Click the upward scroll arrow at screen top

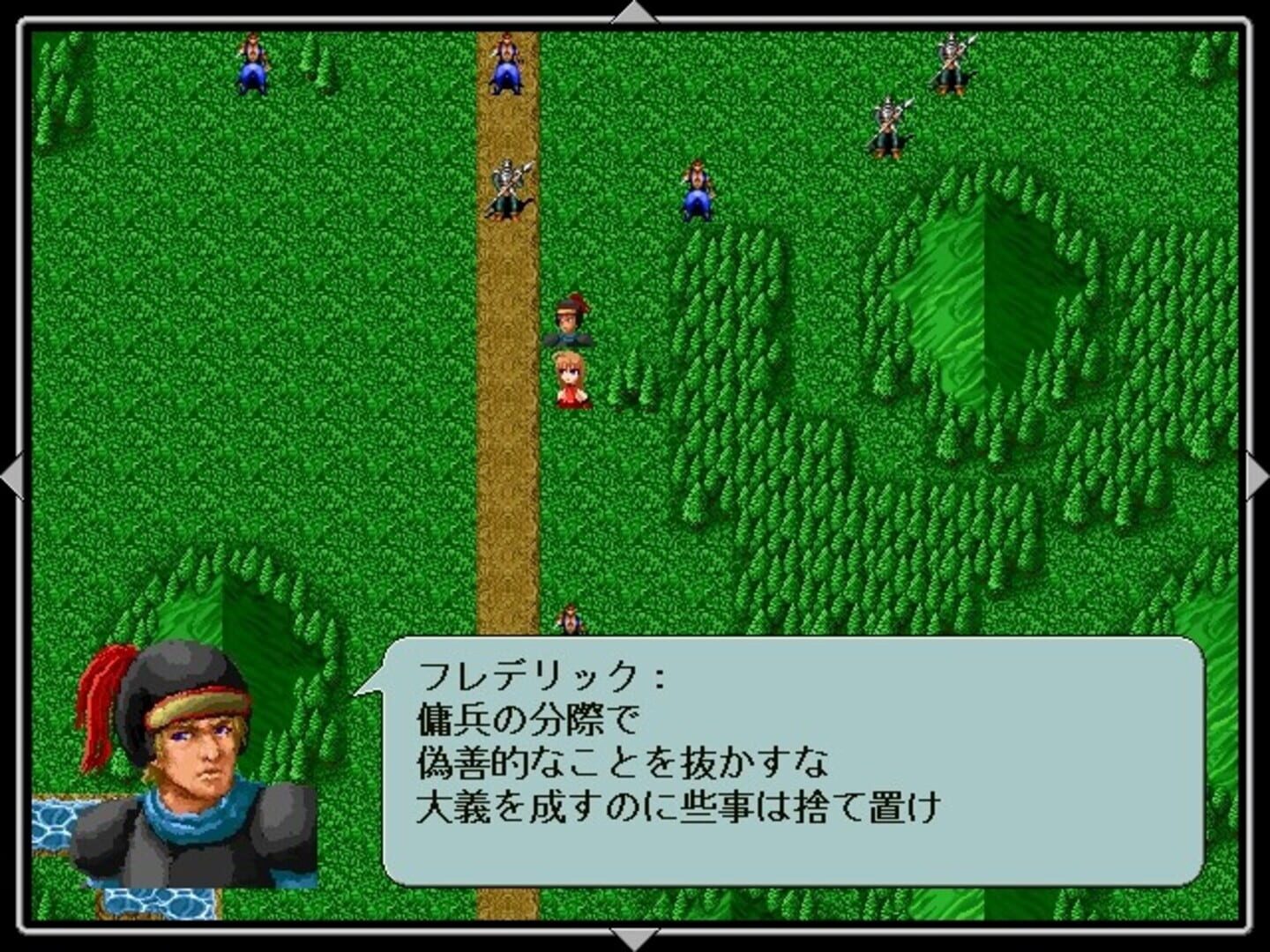coord(633,11)
